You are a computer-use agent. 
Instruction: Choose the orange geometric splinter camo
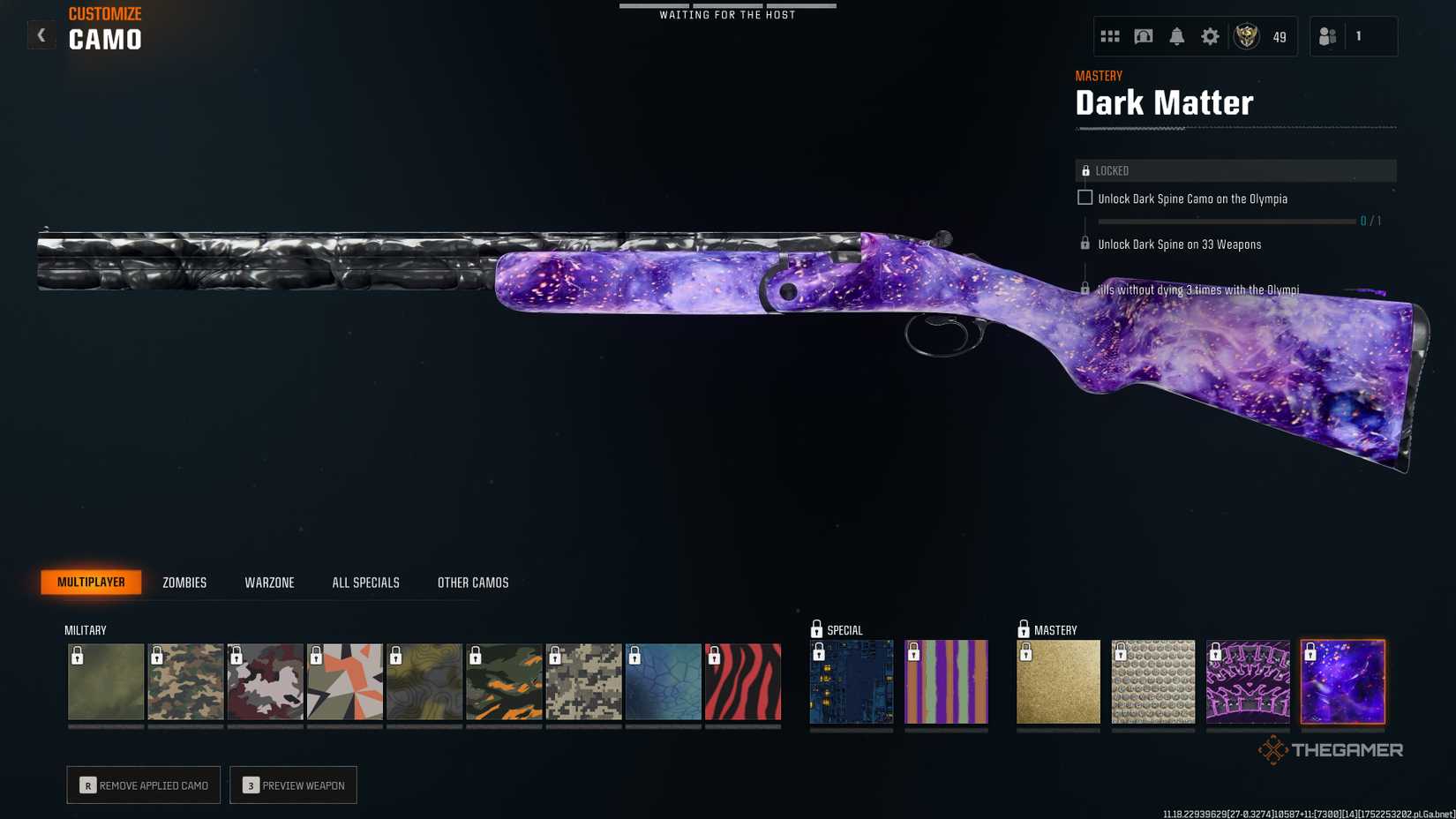point(345,682)
